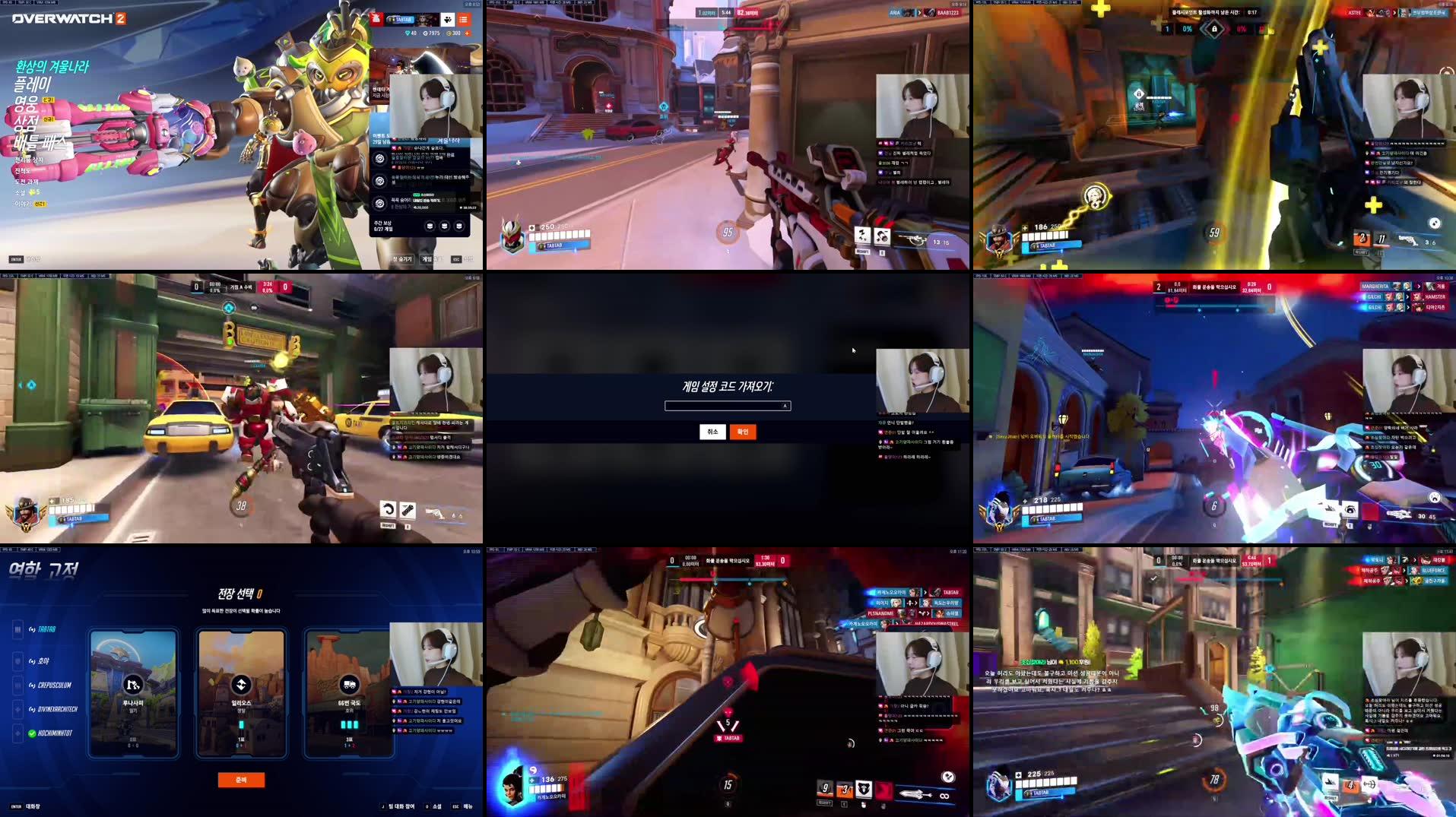The height and width of the screenshot is (817, 1456).
Task: Open the group finder icon beside TABTAB nameplate
Action: (447, 20)
